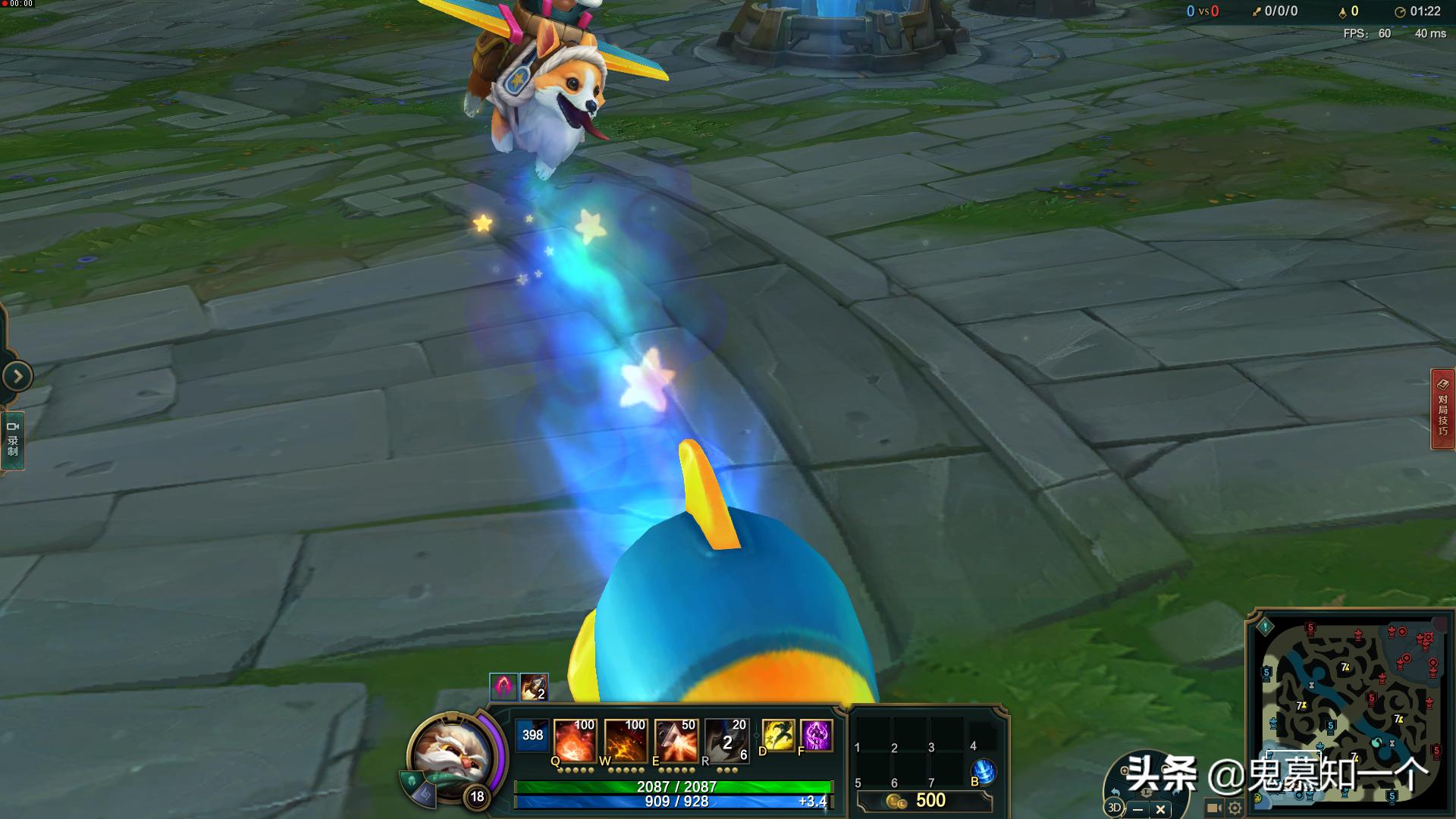The height and width of the screenshot is (819, 1456).
Task: Use the Gatling Gun E ability
Action: tap(676, 739)
